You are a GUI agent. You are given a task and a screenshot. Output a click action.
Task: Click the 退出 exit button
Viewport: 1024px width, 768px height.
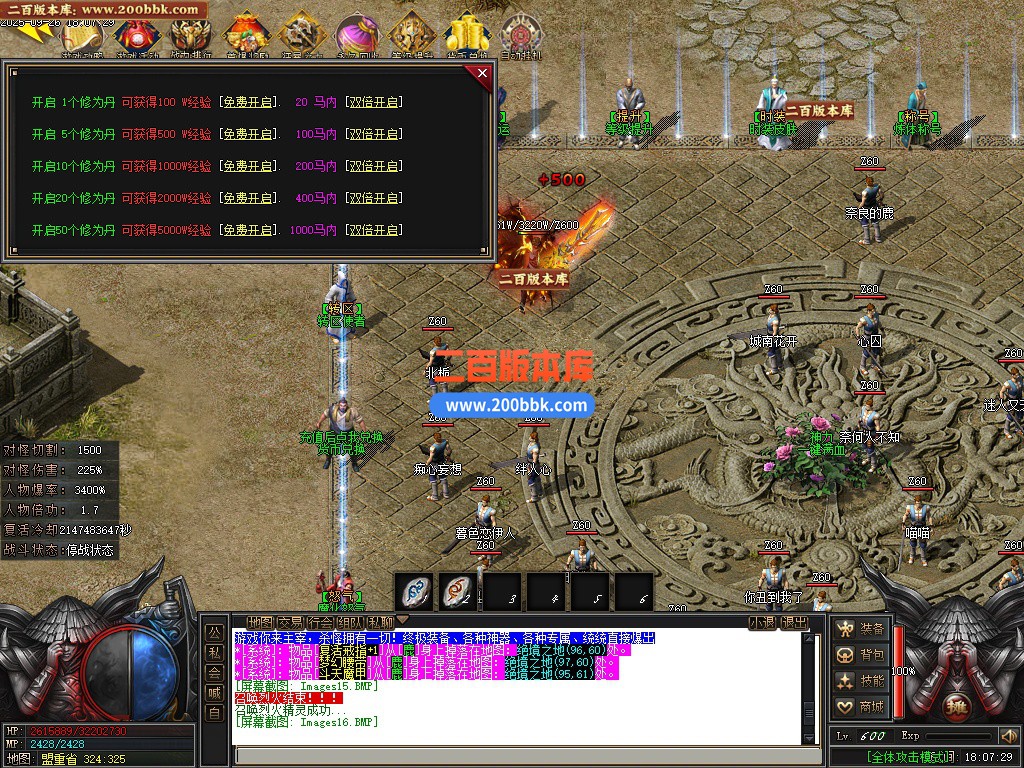pyautogui.click(x=795, y=622)
